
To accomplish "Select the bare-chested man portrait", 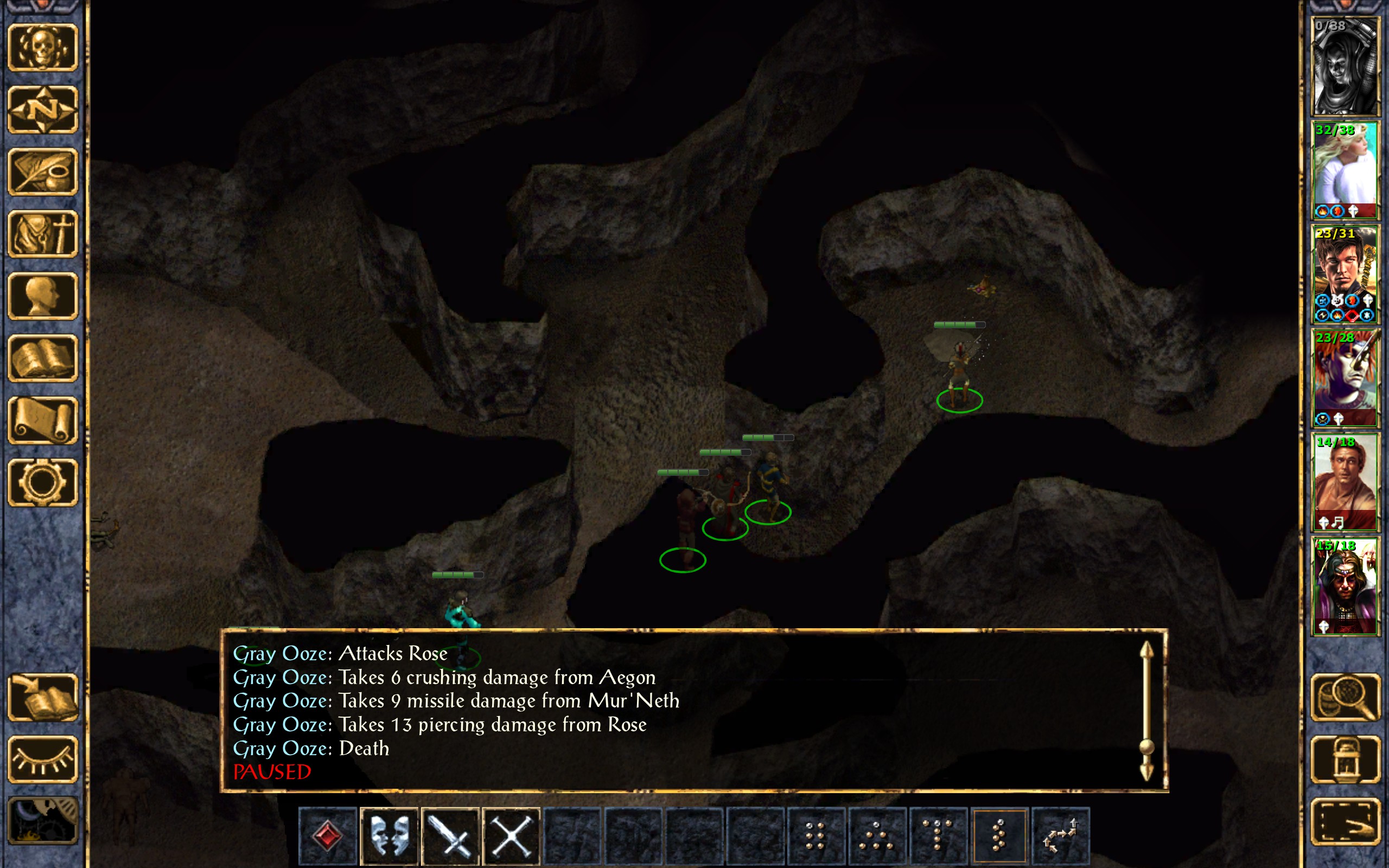I will (x=1345, y=481).
